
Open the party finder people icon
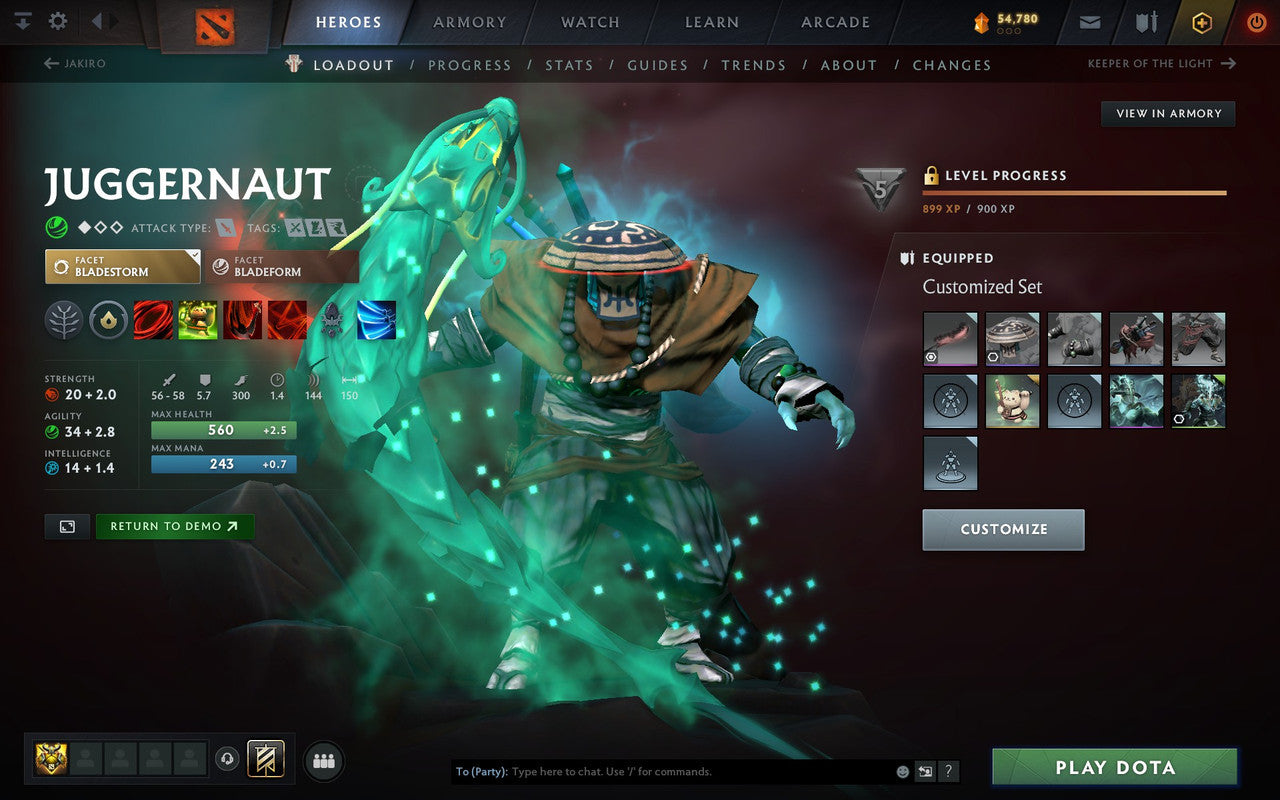click(323, 760)
